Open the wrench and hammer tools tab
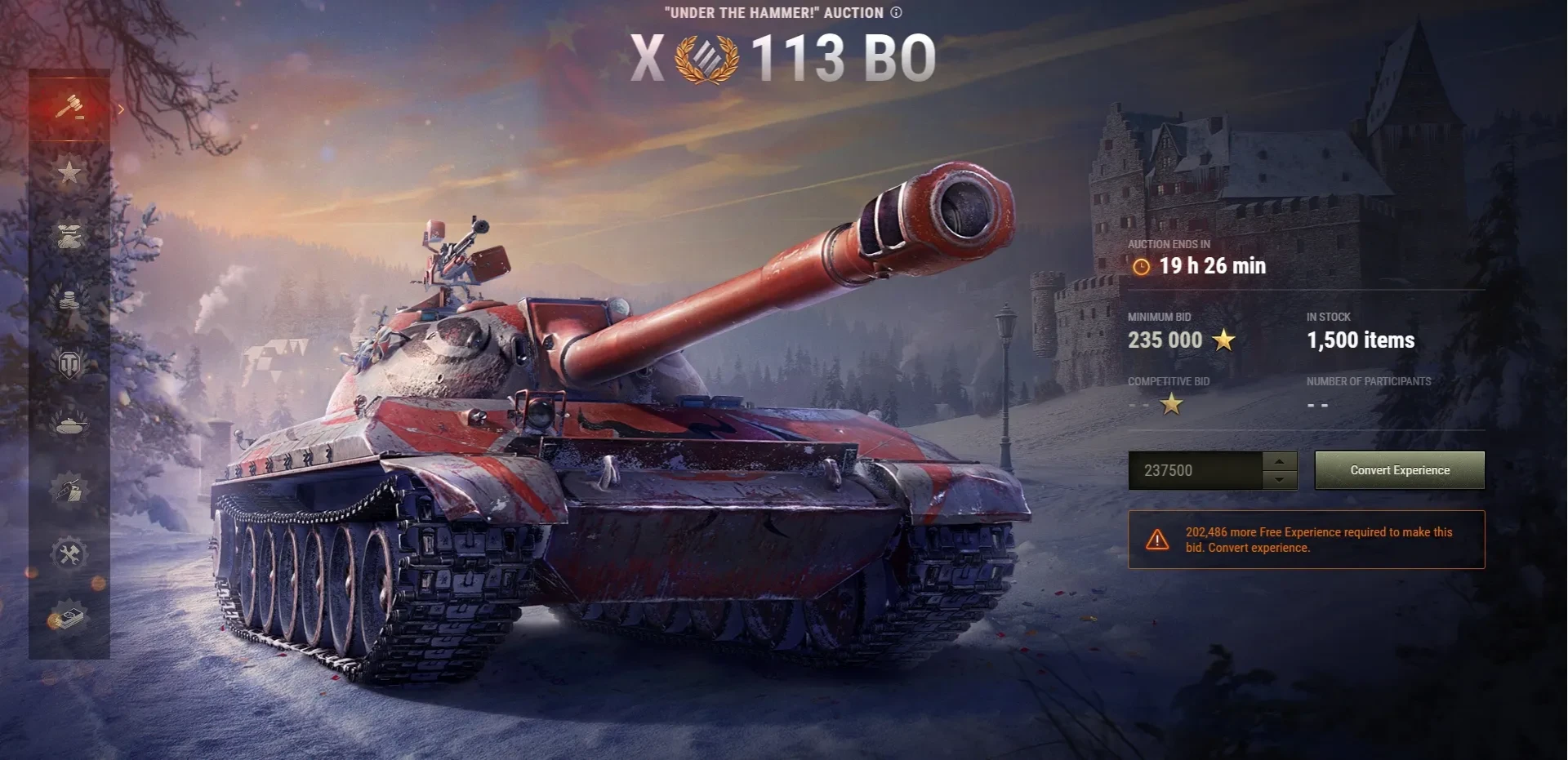 [69, 554]
